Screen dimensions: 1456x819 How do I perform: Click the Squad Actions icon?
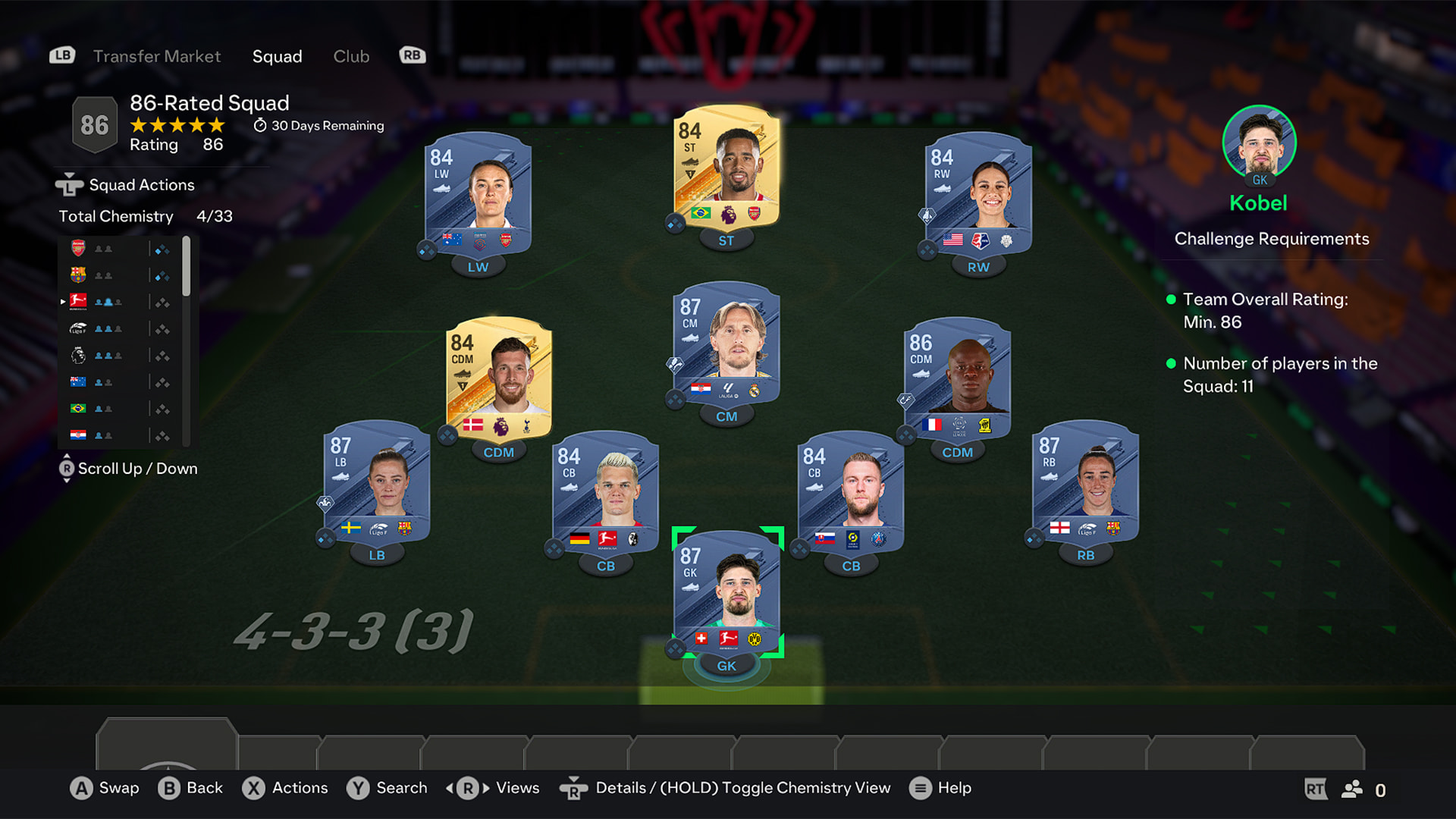point(68,184)
